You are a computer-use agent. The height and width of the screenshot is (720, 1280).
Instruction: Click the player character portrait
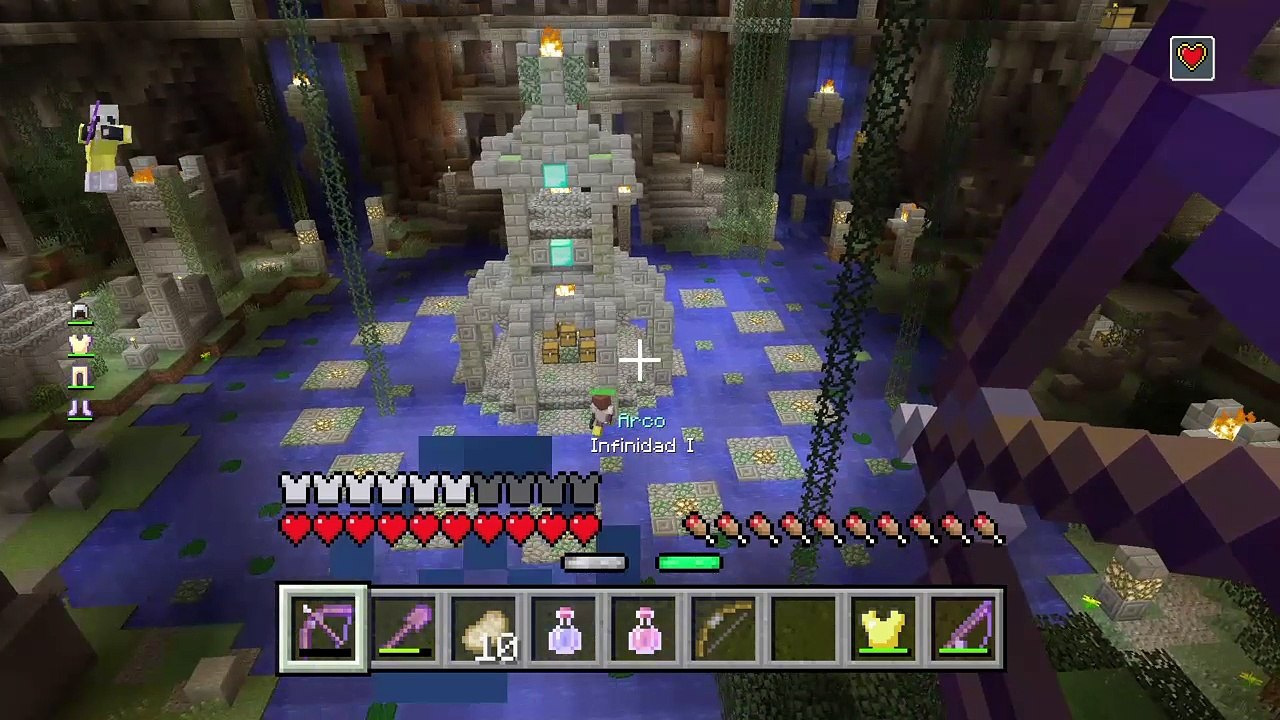[105, 147]
